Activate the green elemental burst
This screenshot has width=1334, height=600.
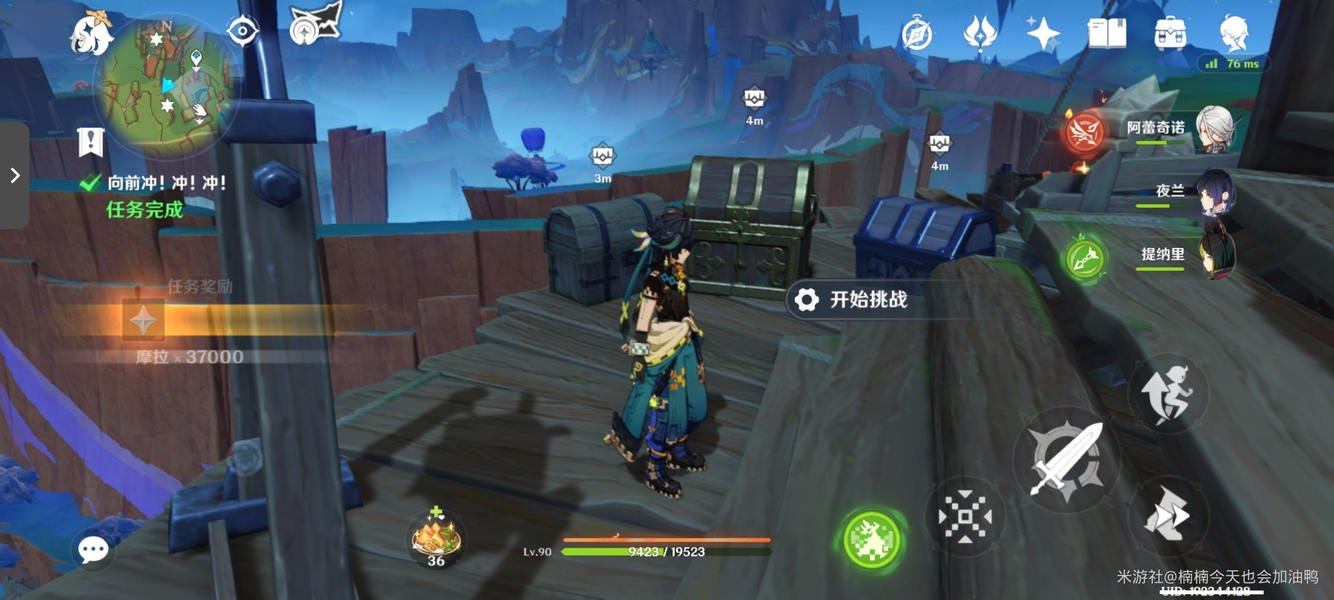pos(872,540)
